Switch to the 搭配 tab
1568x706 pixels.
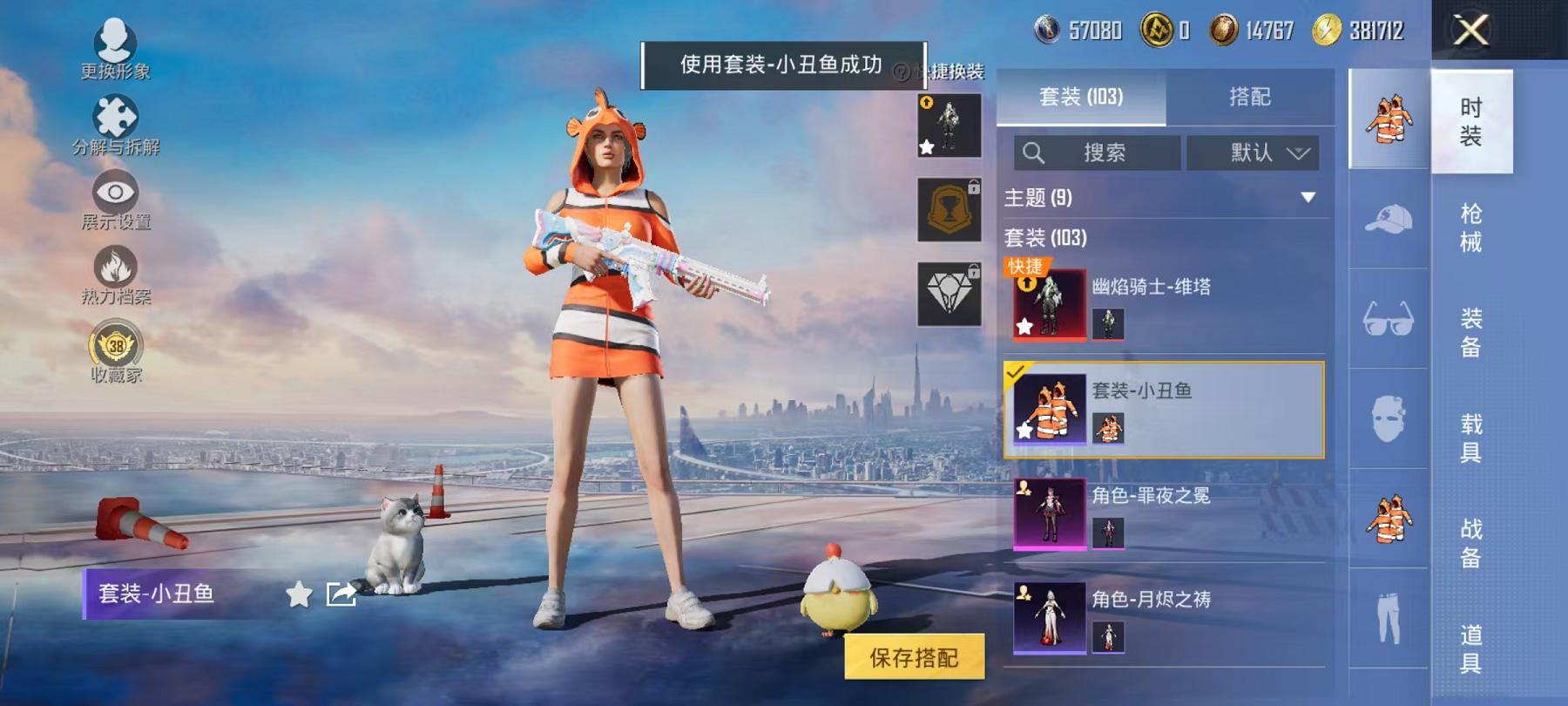click(1249, 98)
